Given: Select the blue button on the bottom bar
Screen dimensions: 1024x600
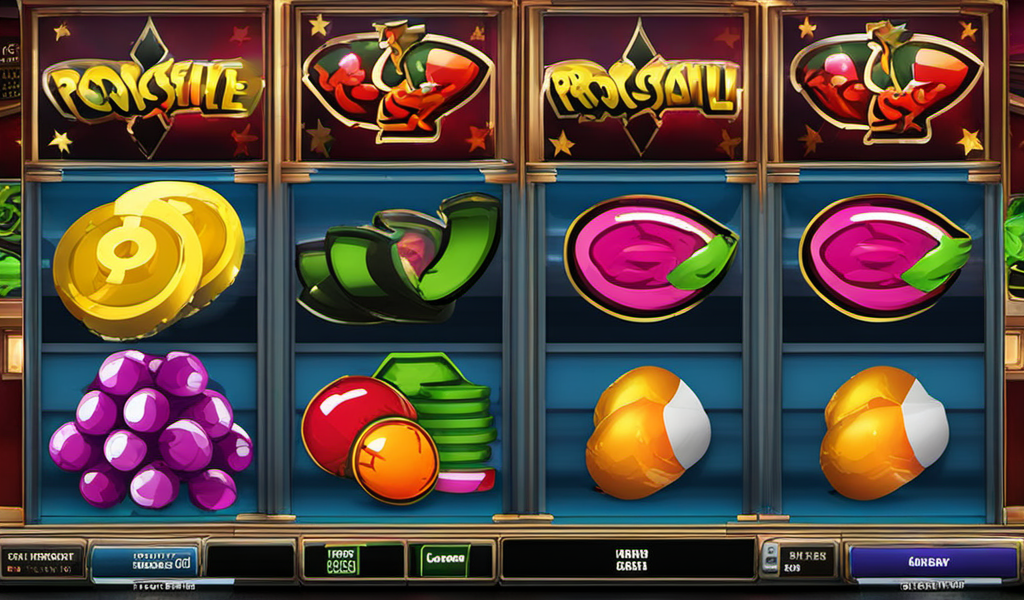Looking at the screenshot, I should (144, 562).
